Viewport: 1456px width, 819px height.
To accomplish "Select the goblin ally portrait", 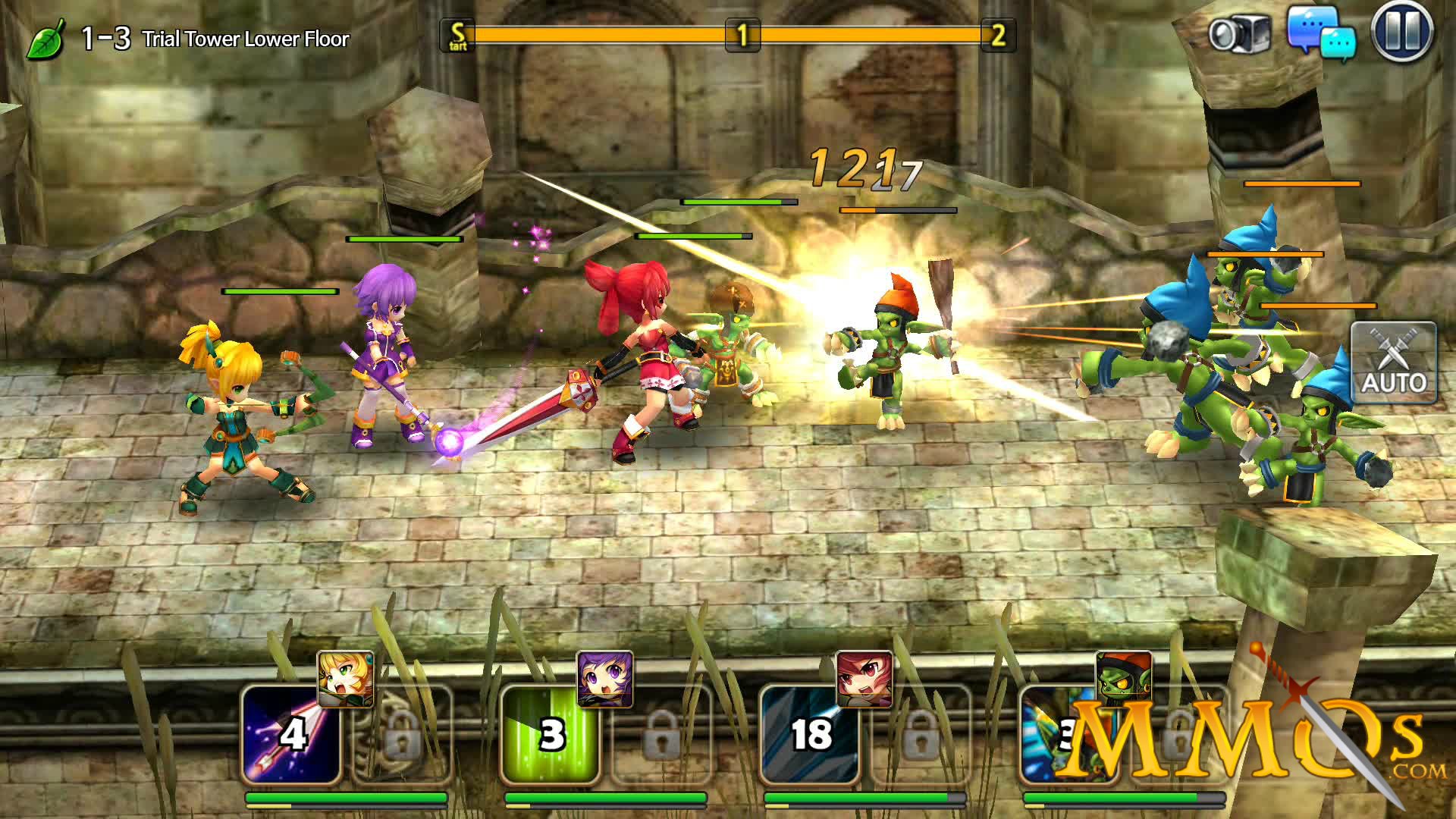I will [x=1124, y=677].
